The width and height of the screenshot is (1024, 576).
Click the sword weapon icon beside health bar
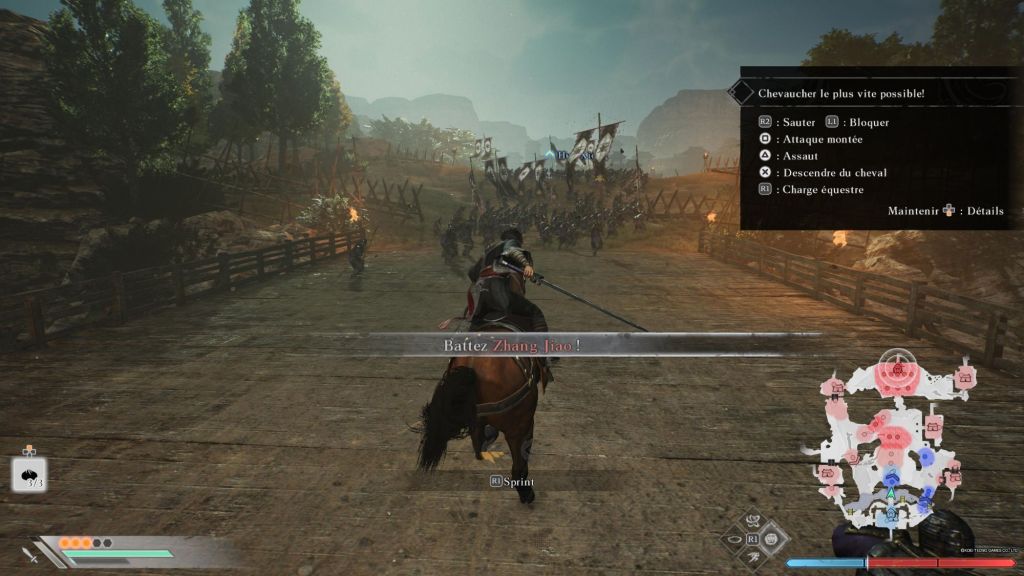click(x=31, y=554)
